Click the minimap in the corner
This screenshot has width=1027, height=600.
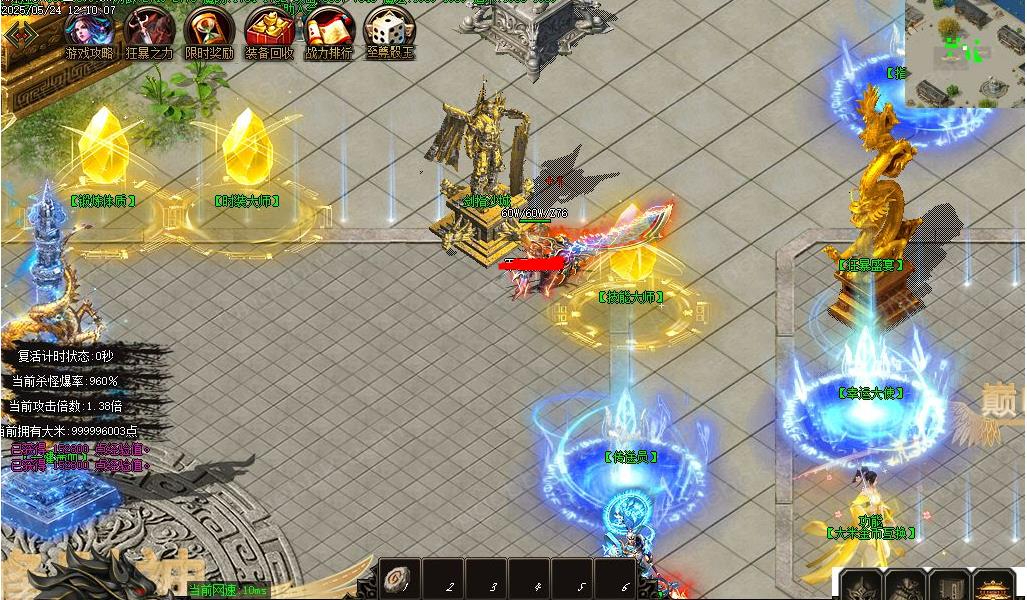[965, 52]
